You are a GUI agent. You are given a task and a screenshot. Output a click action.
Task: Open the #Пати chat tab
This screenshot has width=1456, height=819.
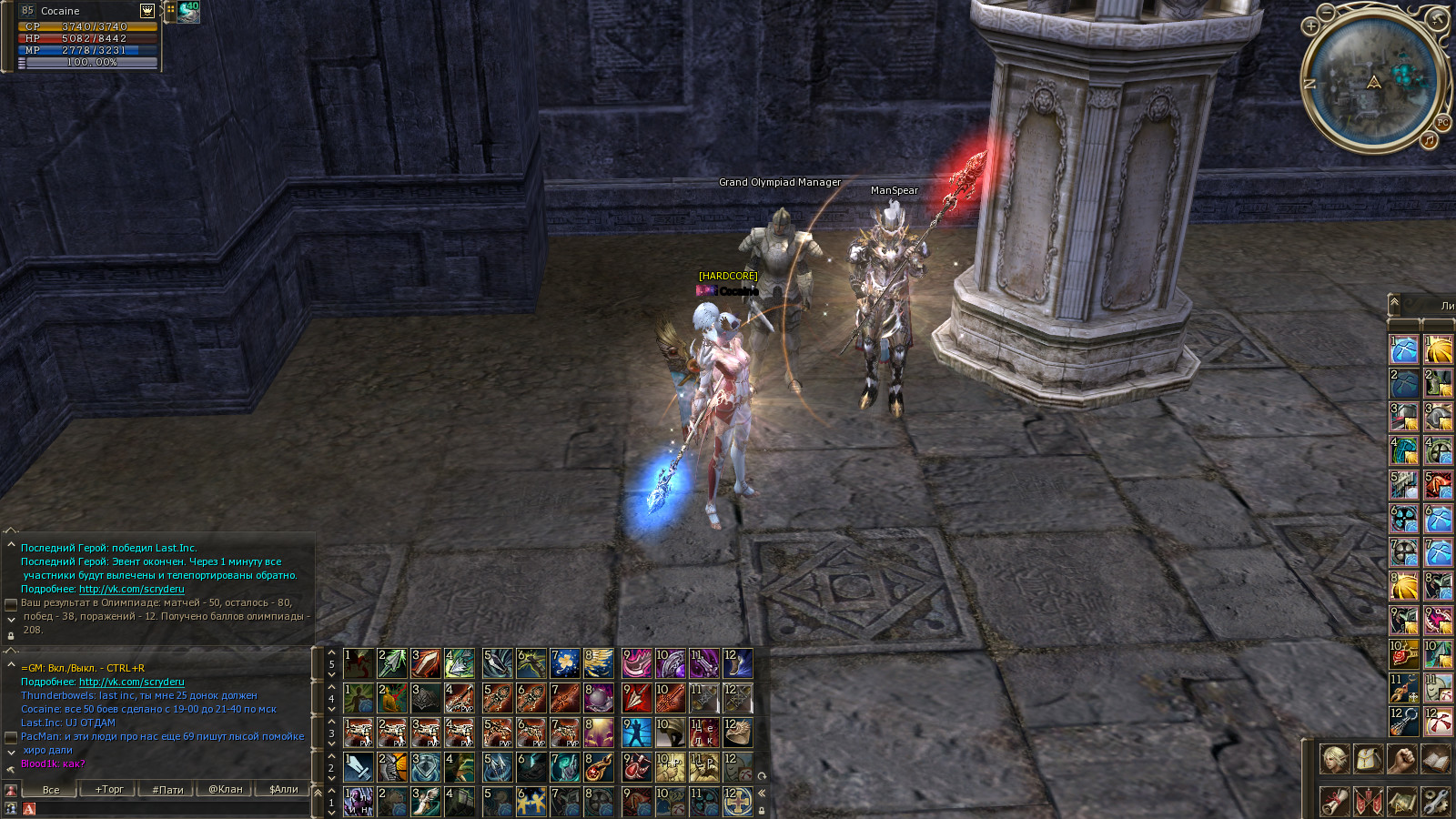pyautogui.click(x=167, y=789)
